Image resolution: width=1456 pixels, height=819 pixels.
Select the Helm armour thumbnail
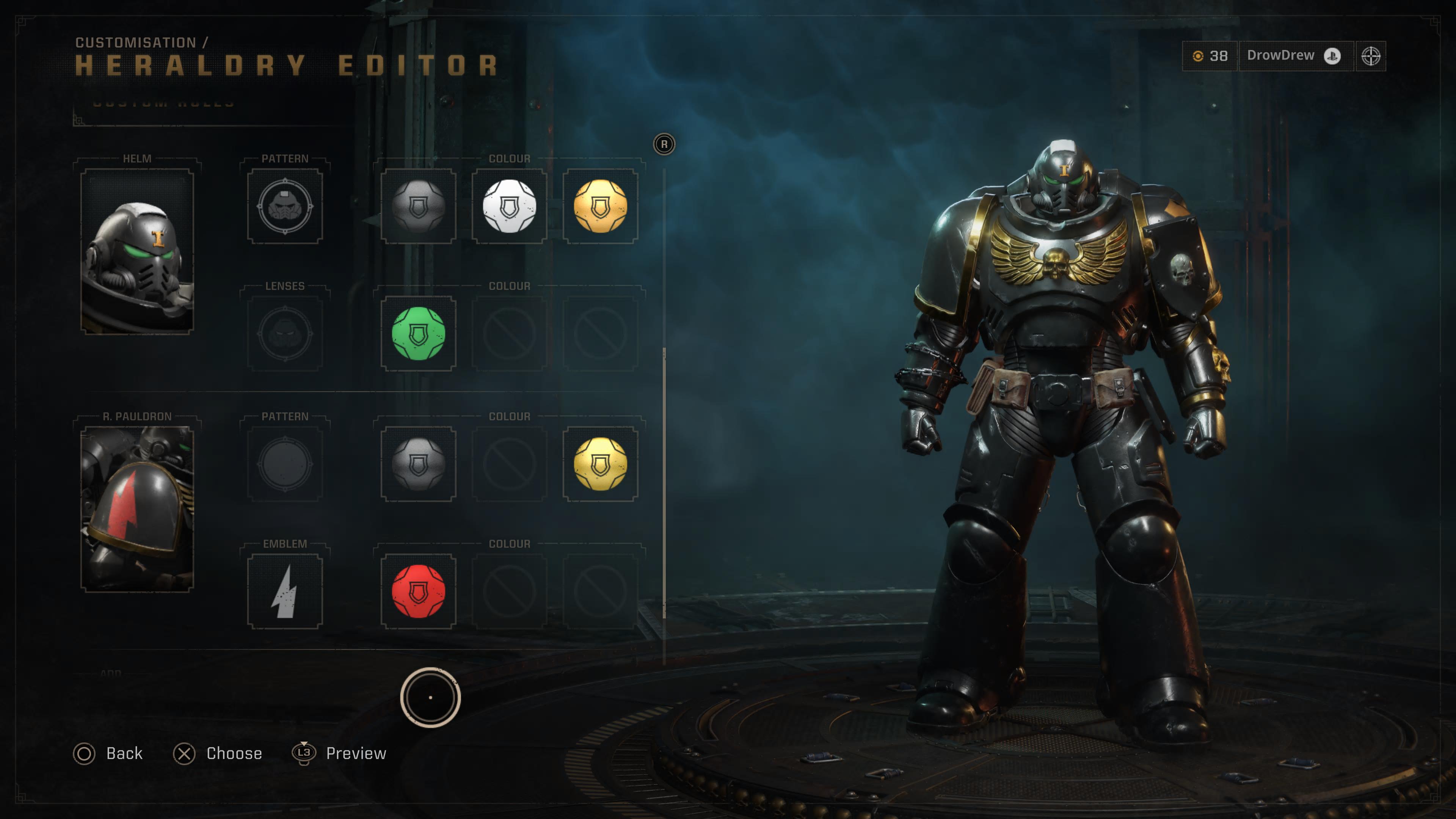[x=137, y=251]
